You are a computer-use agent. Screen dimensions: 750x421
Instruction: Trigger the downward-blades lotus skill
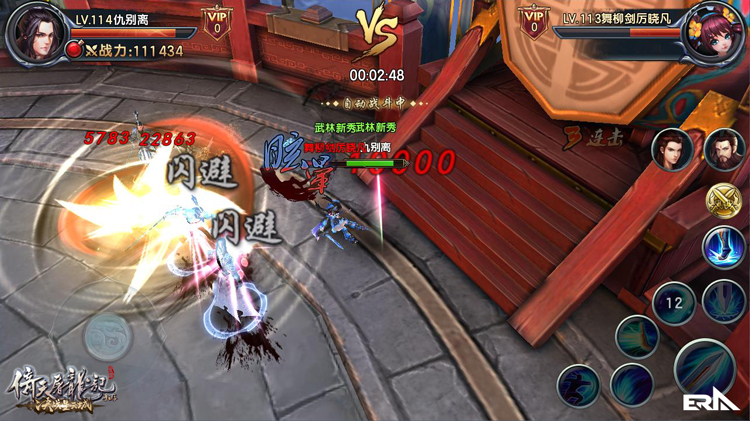point(723,300)
